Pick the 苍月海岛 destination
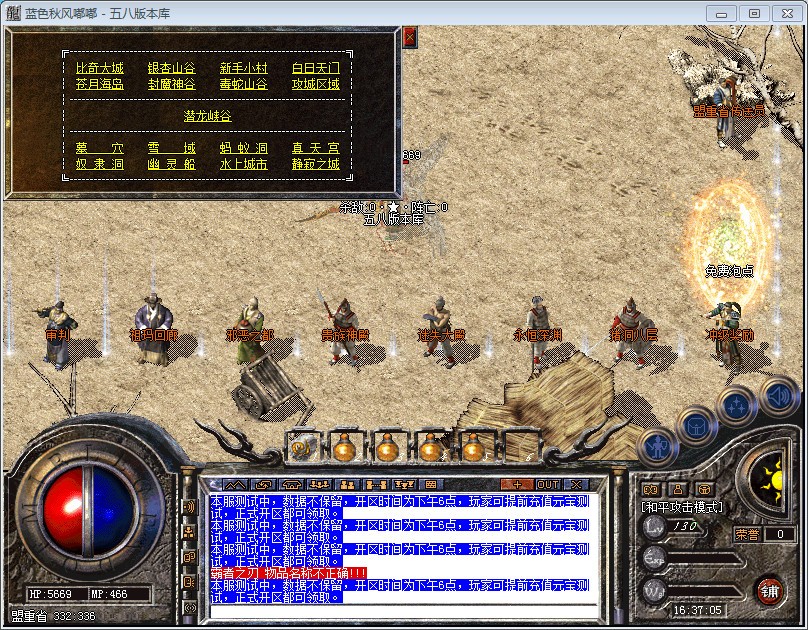The width and height of the screenshot is (808, 630). point(100,84)
